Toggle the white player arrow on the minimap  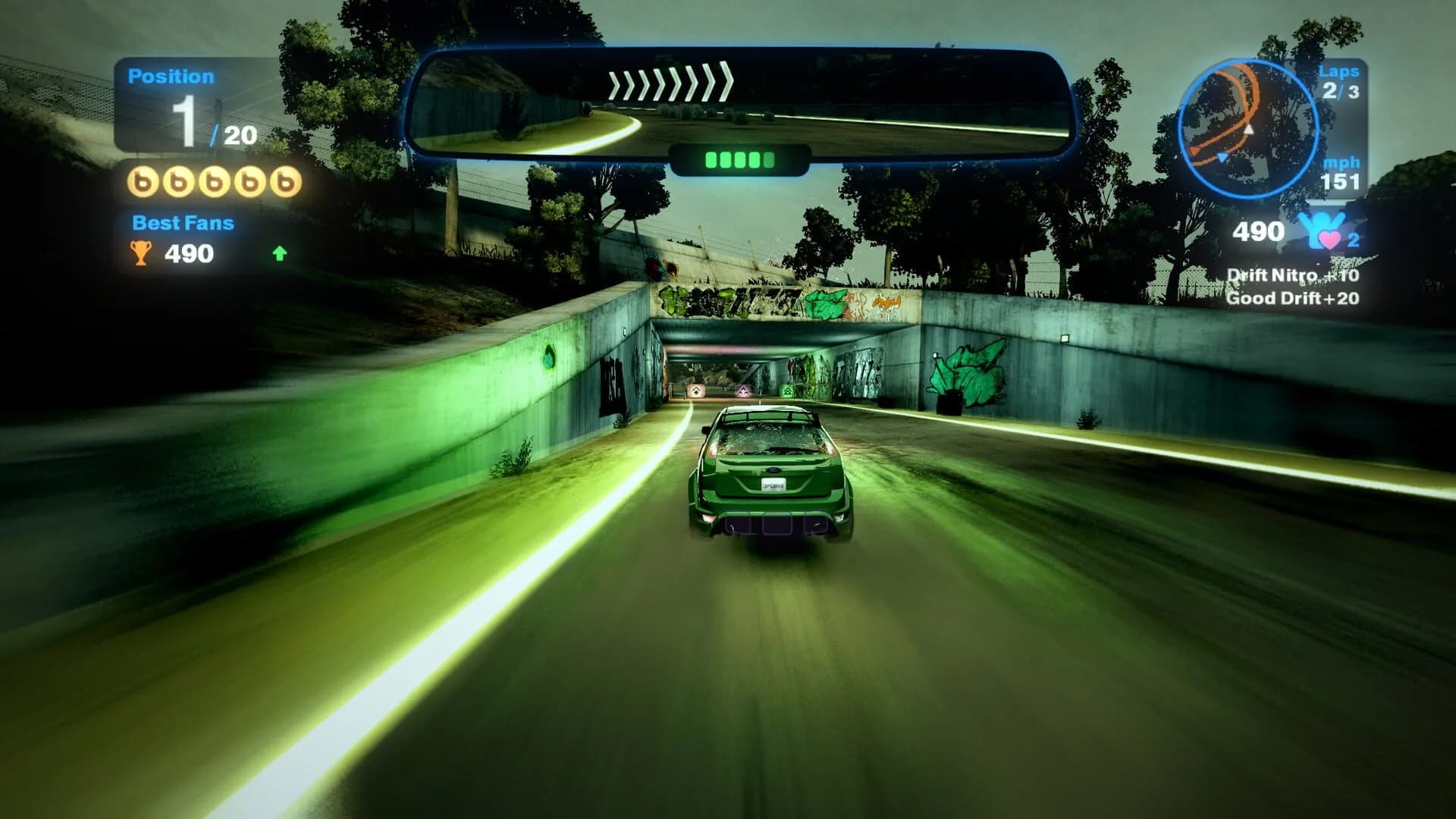click(x=1249, y=130)
